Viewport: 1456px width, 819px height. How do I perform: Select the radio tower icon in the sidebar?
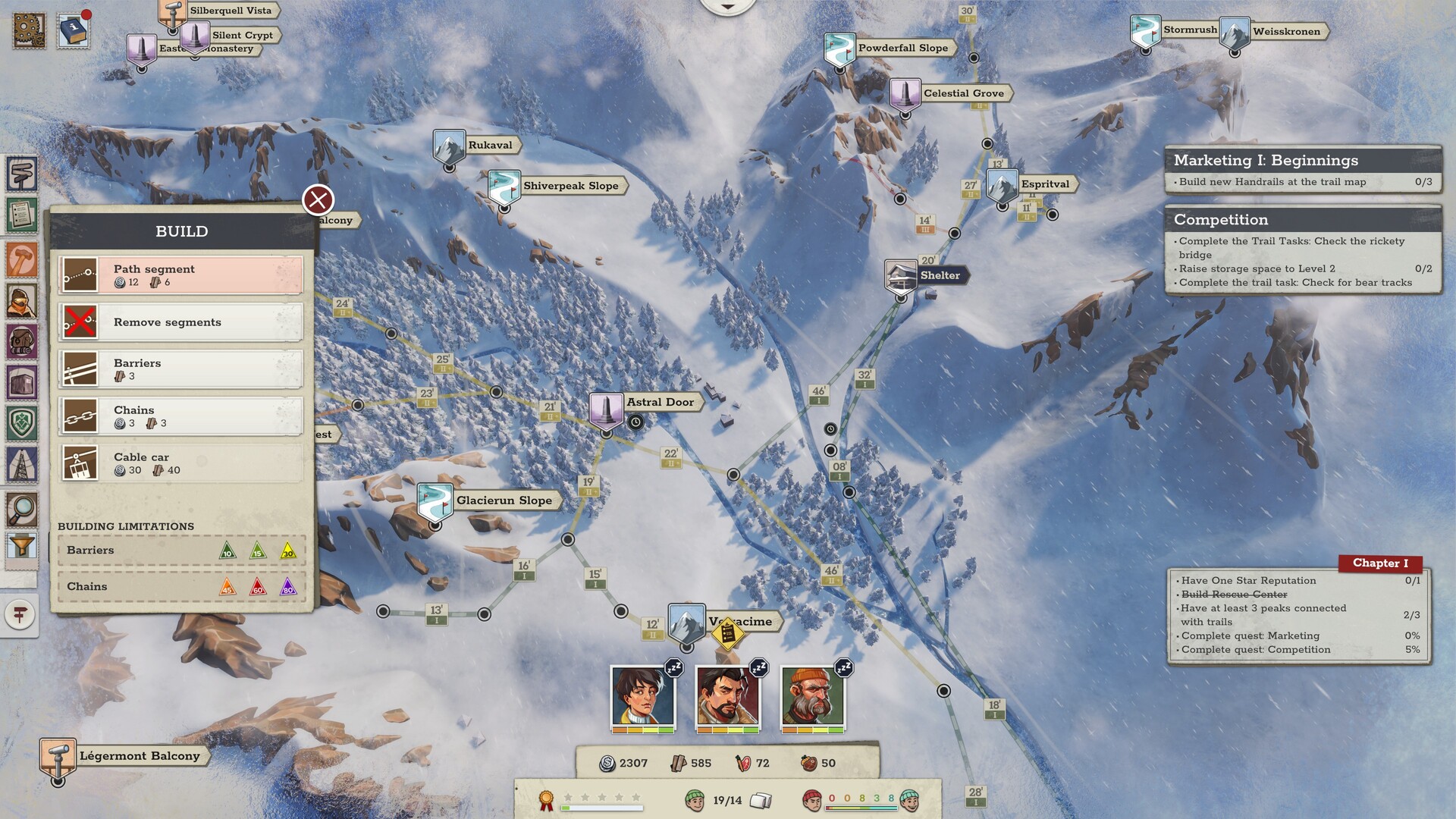pos(22,463)
